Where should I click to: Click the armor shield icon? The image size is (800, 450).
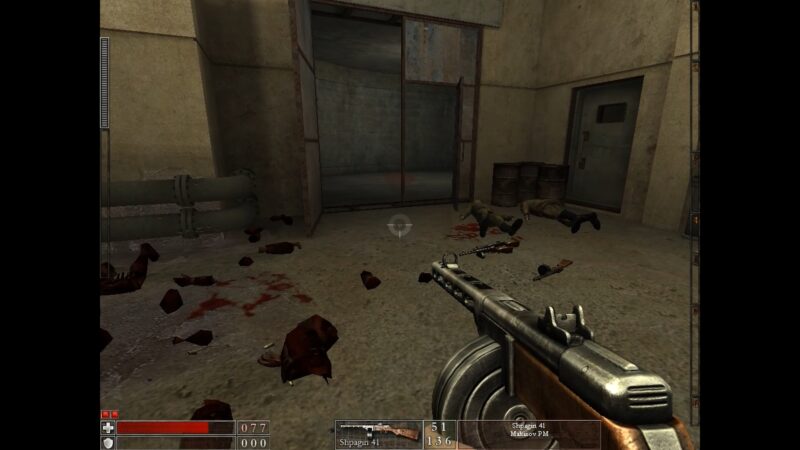pyautogui.click(x=108, y=442)
